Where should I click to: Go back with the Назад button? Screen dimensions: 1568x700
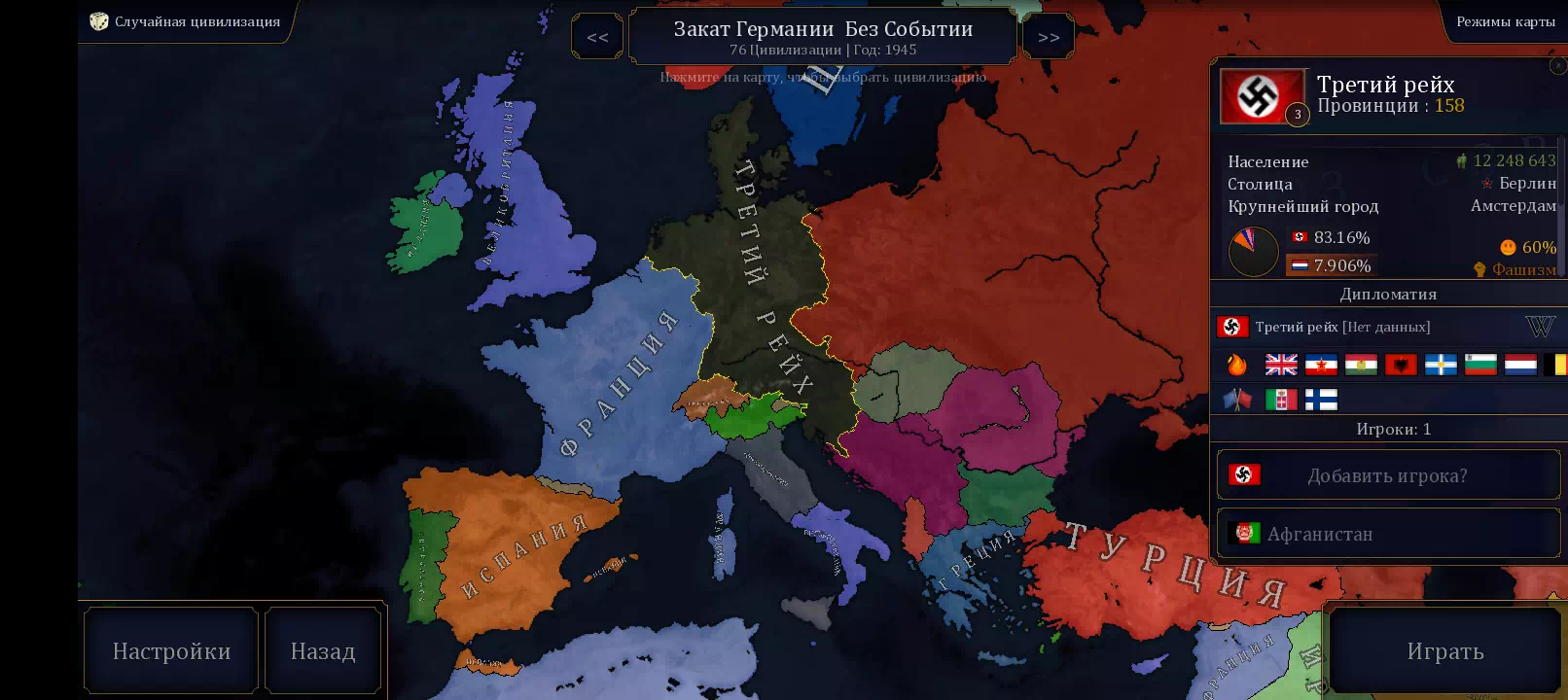(x=323, y=650)
